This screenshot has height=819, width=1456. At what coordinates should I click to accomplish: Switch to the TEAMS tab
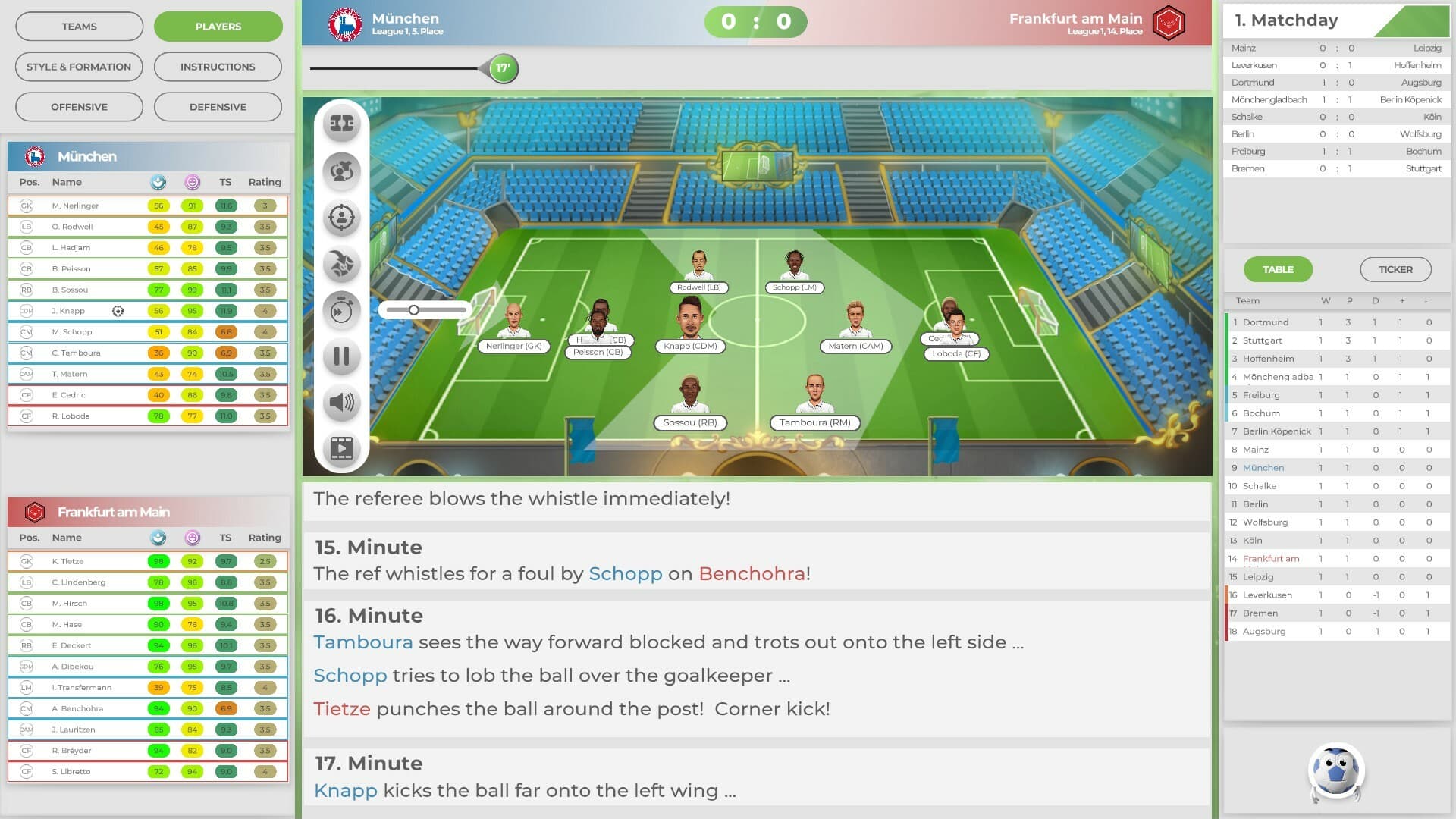point(79,26)
